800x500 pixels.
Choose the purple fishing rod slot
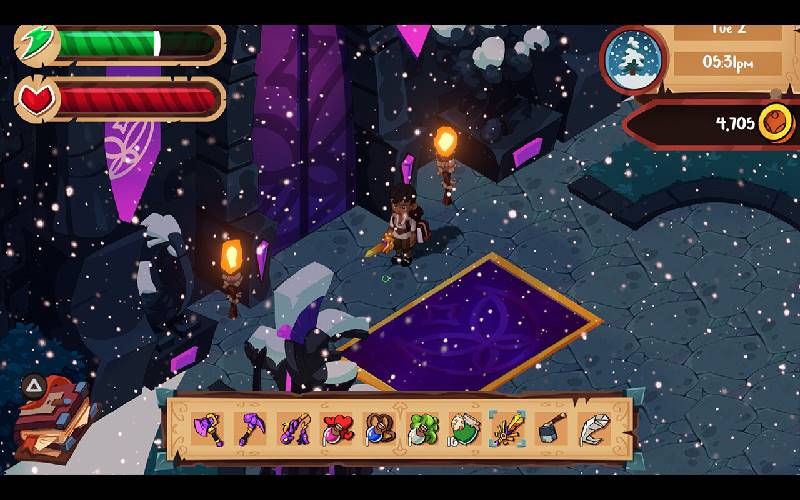[x=293, y=430]
